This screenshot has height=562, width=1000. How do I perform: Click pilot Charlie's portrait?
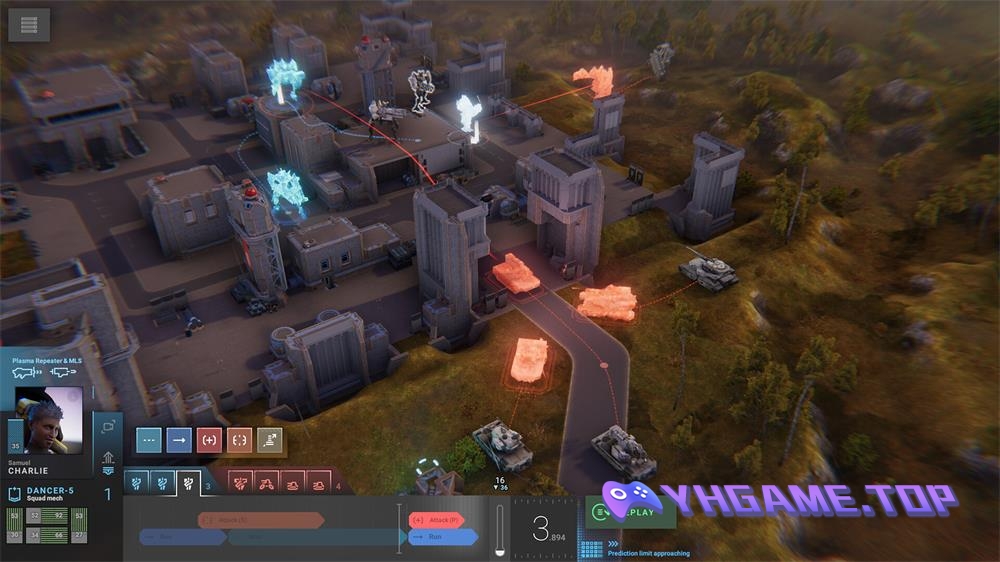(x=51, y=420)
